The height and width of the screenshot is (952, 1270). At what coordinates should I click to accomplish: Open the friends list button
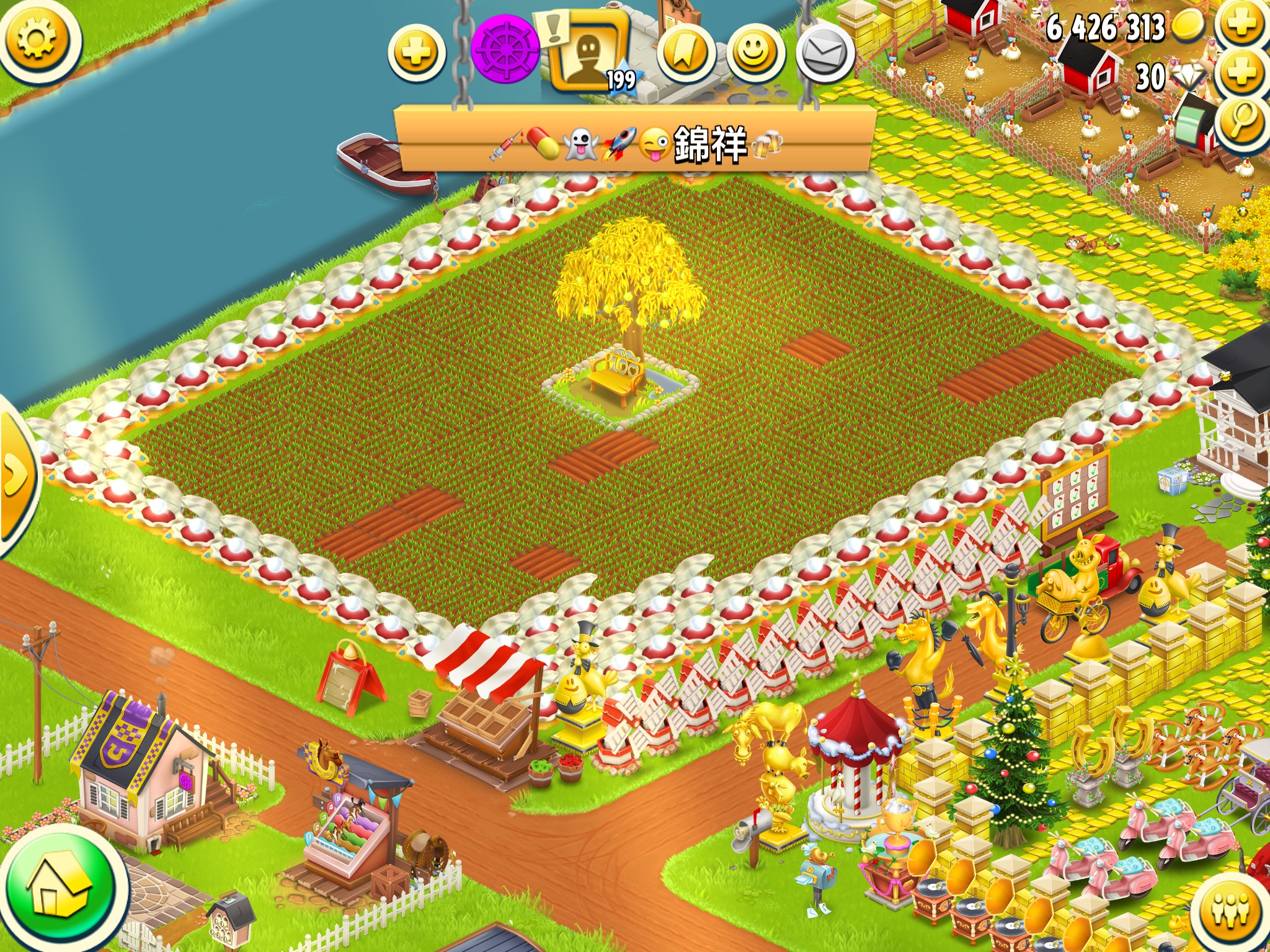click(1230, 914)
